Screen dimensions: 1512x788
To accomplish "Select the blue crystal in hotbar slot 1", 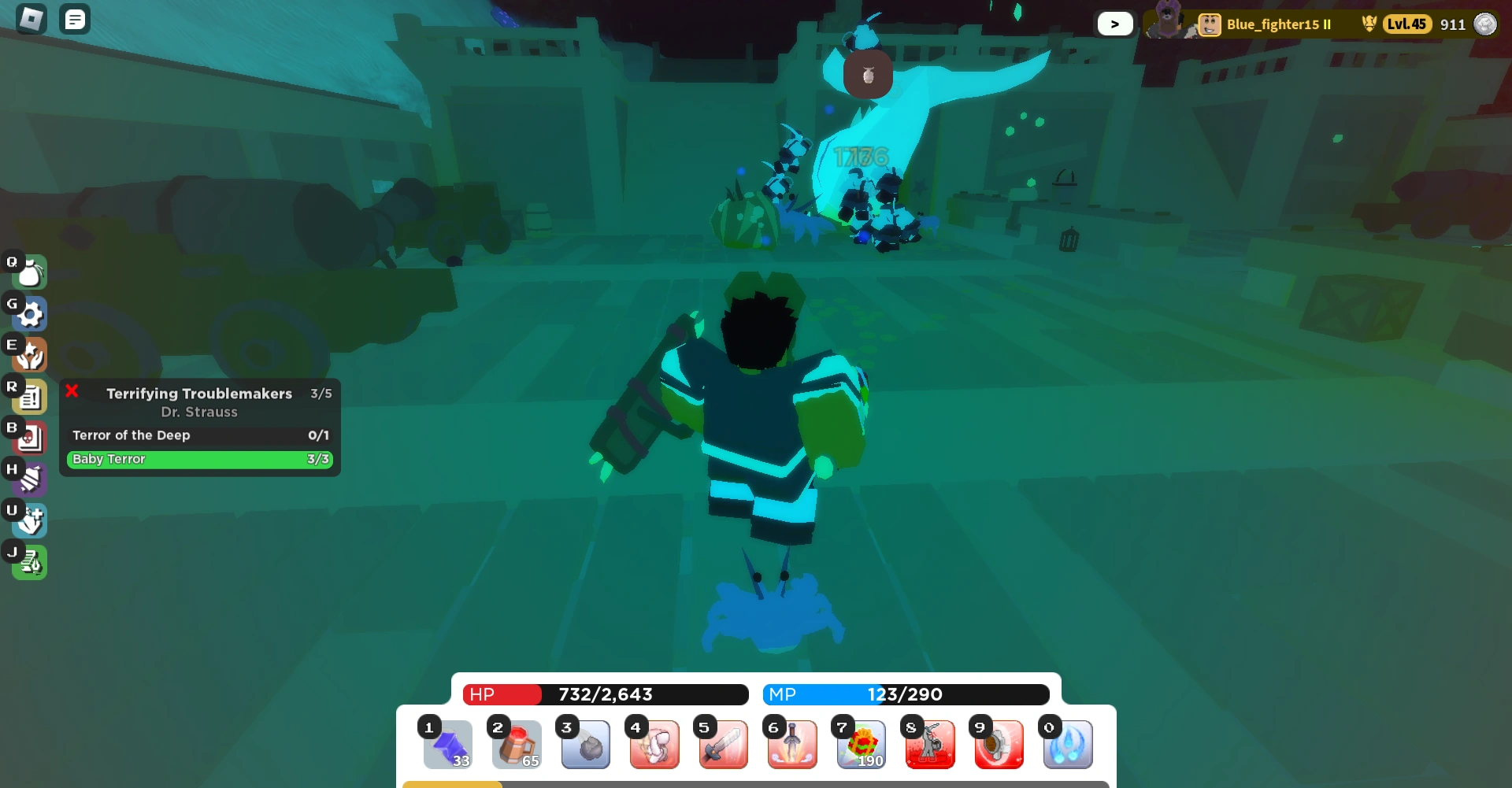I will [447, 744].
